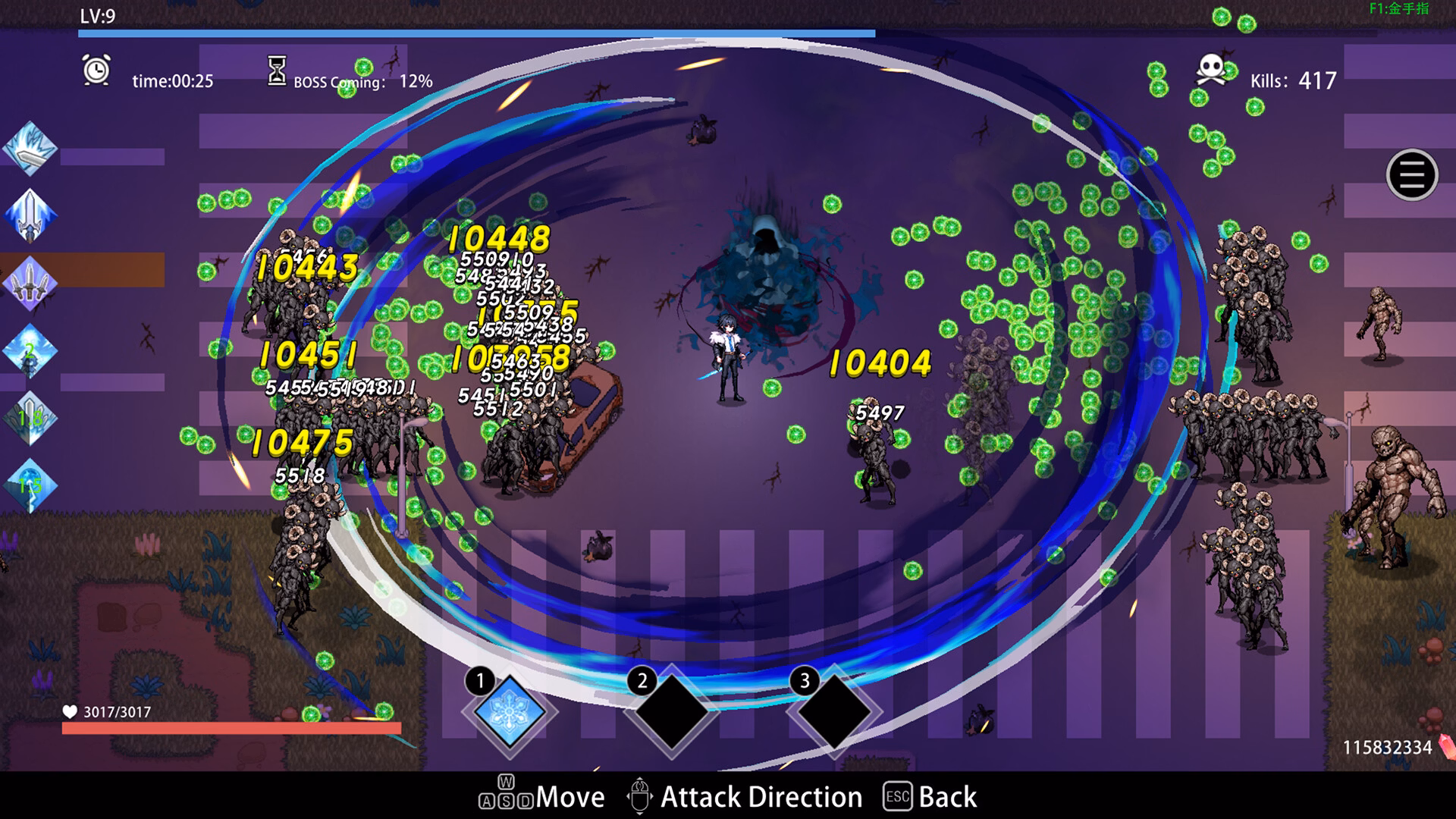Select the empty skill slot numbered 2
Screen dimensions: 1456x819
pos(672,713)
